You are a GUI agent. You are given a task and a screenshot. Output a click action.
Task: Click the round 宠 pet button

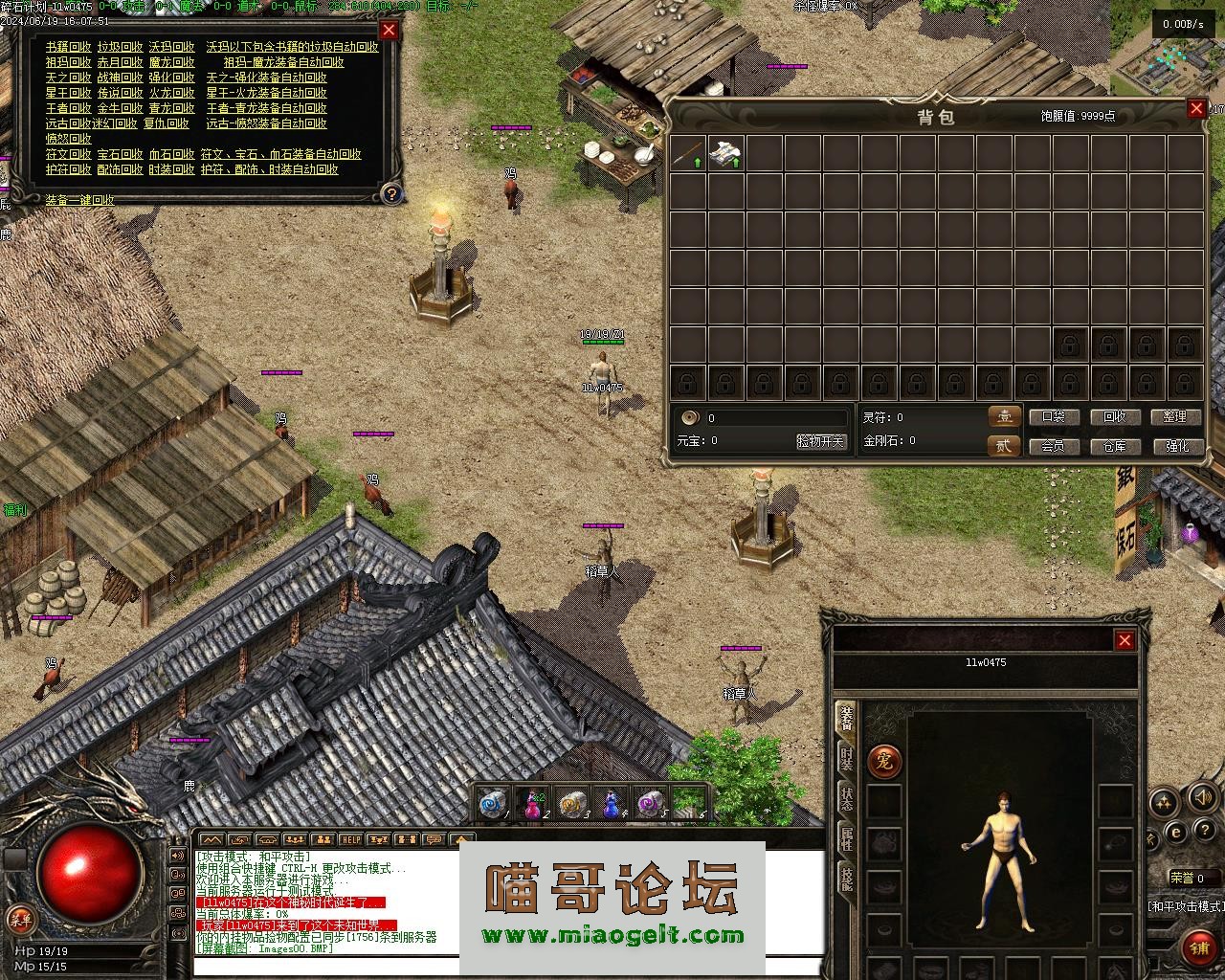pos(884,762)
